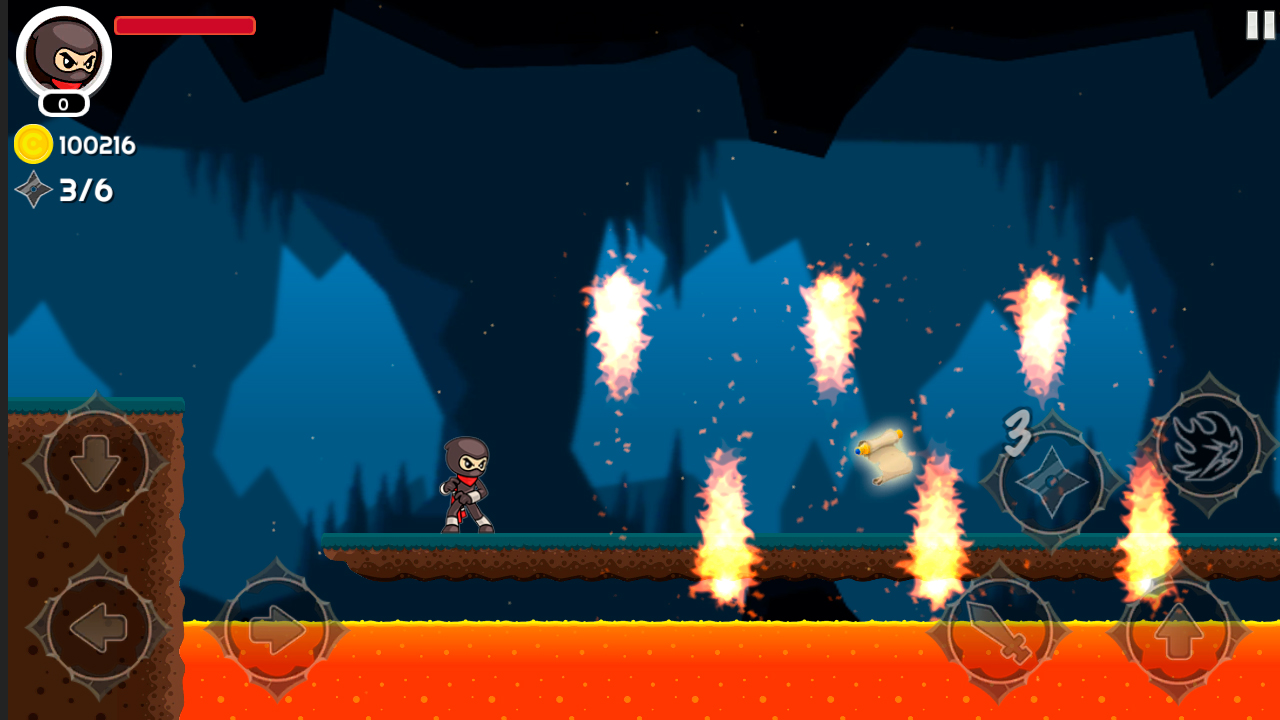
Task: Tap the ninja avatar portrait
Action: tap(62, 57)
